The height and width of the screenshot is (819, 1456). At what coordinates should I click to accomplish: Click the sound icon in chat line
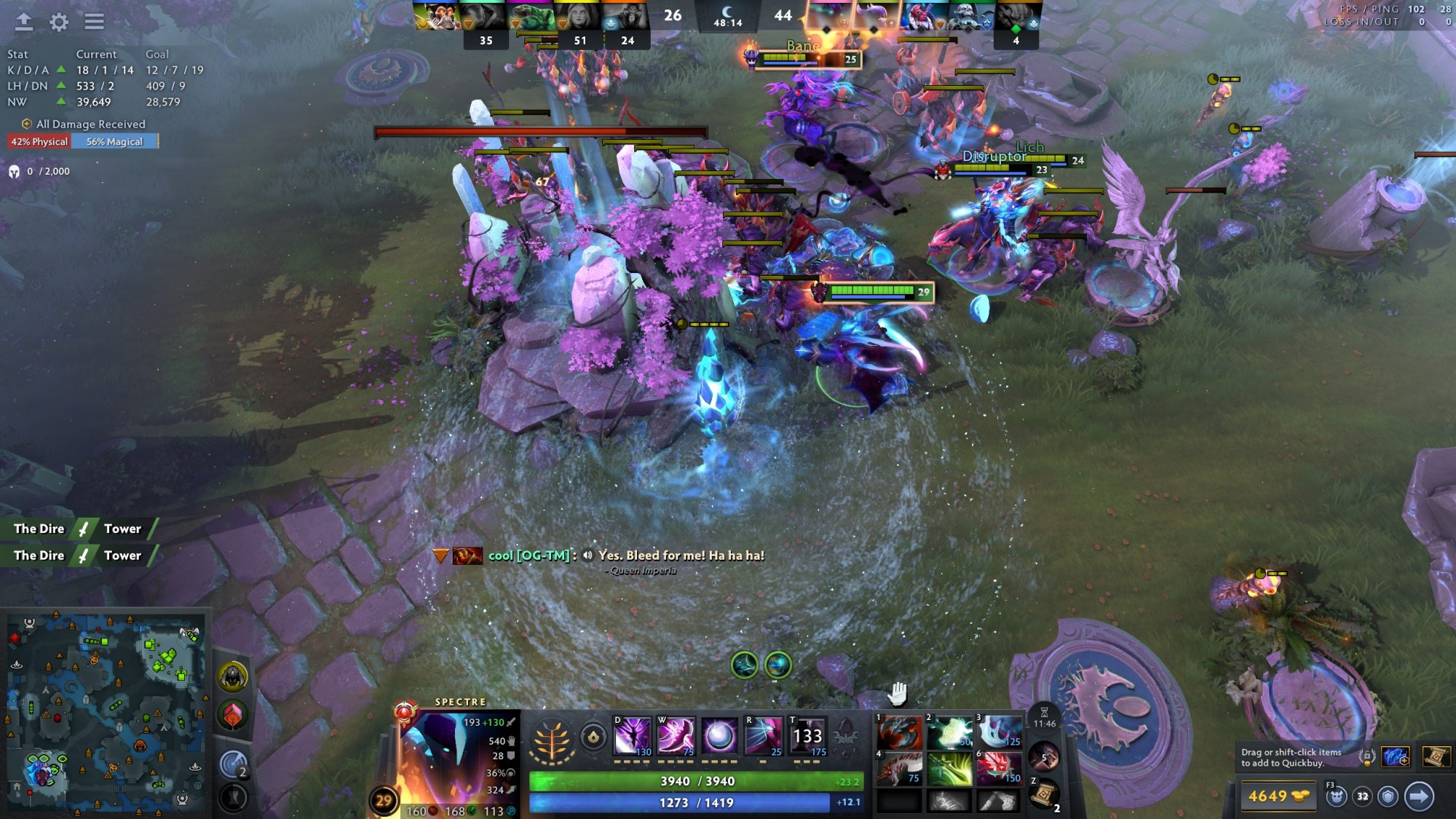pos(588,555)
